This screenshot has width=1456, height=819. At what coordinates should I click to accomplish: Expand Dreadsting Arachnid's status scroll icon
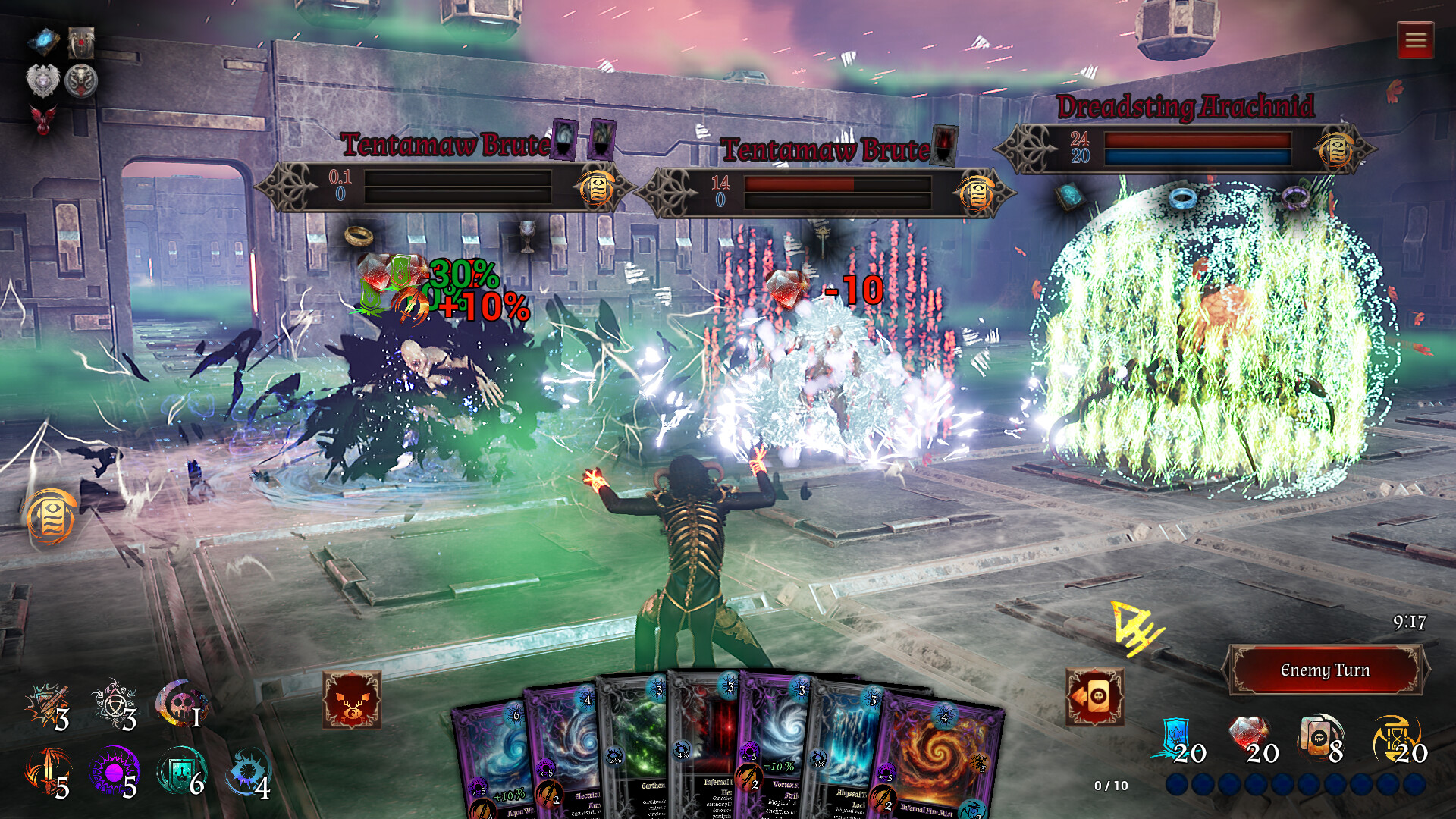coord(1336,150)
